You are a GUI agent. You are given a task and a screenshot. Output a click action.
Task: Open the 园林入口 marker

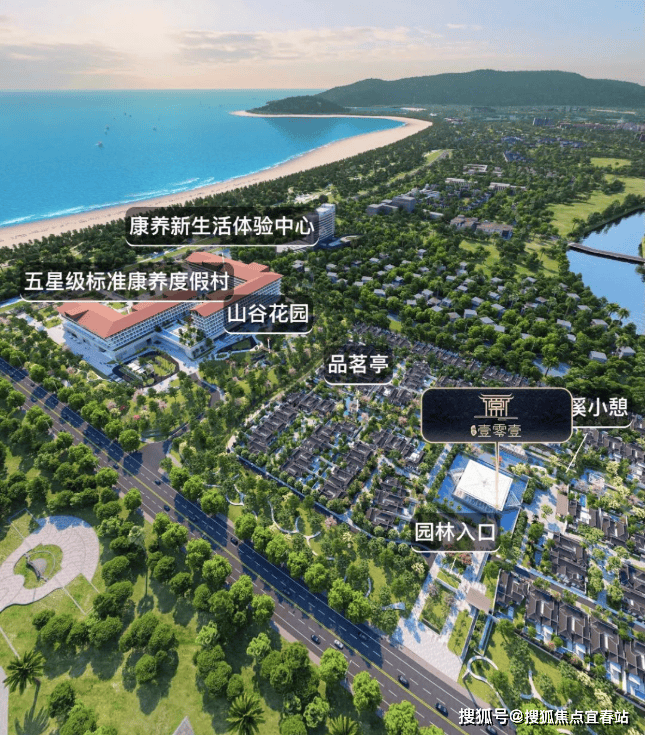[x=455, y=533]
